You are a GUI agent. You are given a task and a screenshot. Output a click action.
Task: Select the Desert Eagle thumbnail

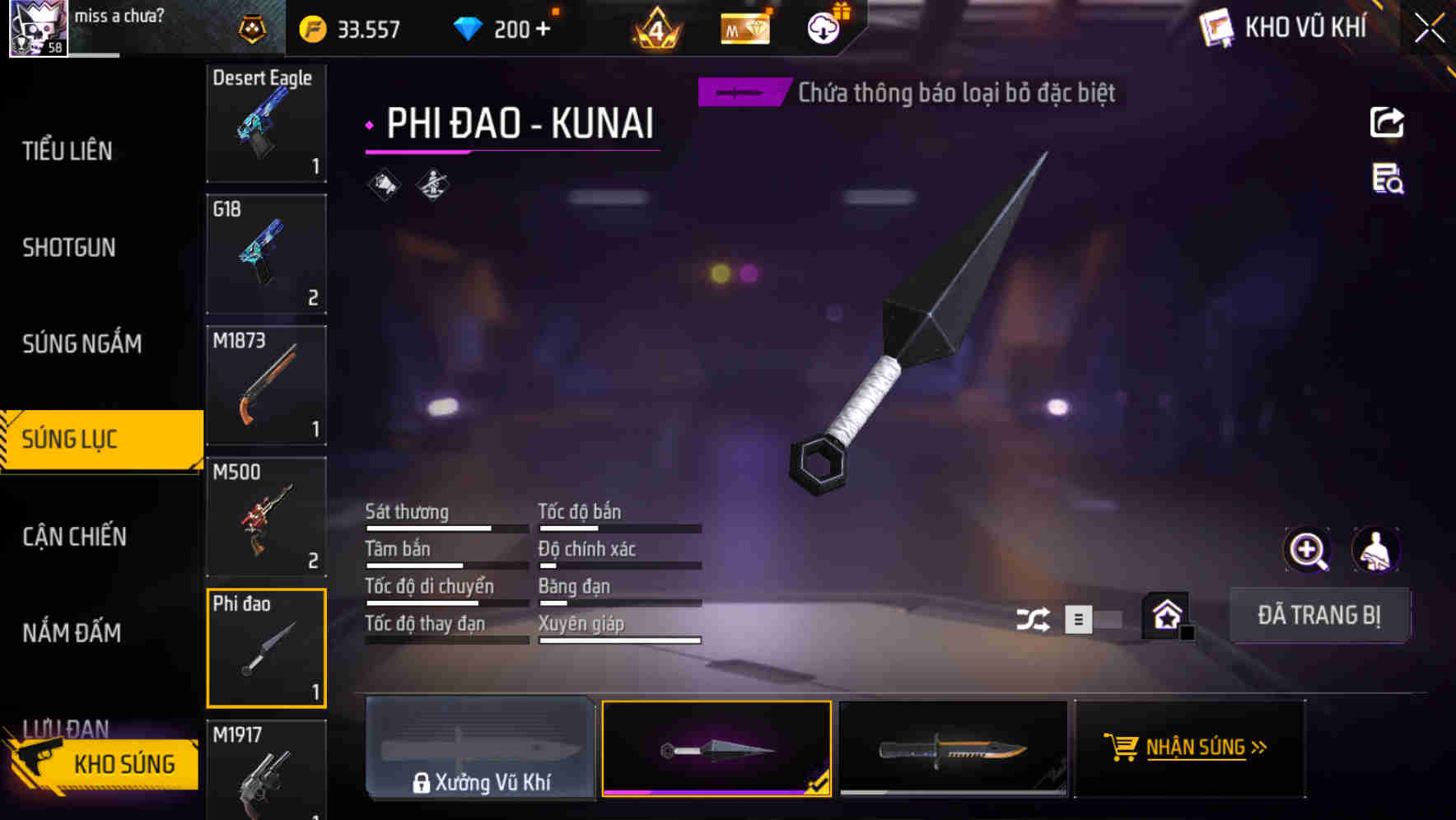(x=265, y=123)
